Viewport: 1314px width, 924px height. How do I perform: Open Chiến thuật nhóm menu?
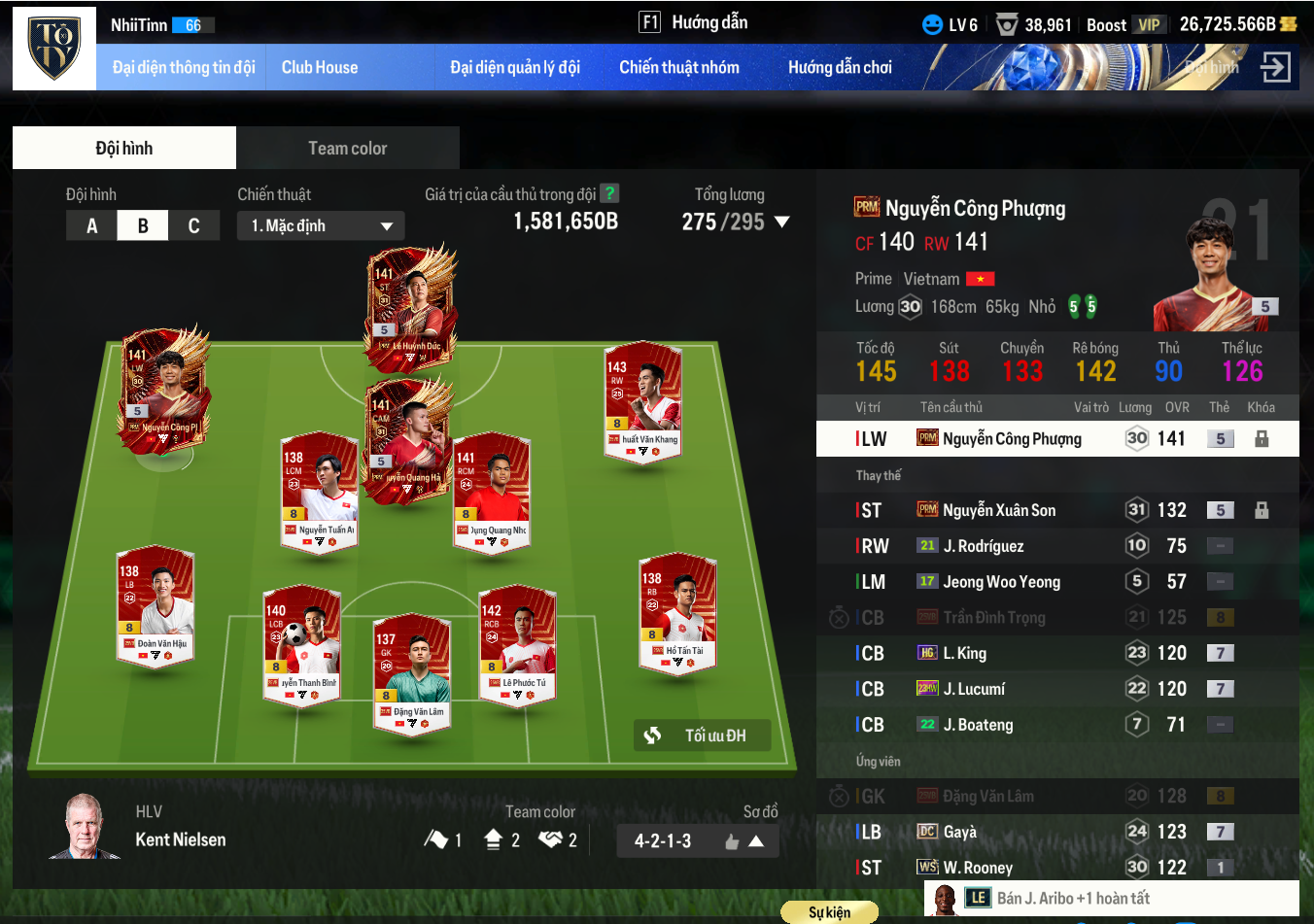click(678, 68)
